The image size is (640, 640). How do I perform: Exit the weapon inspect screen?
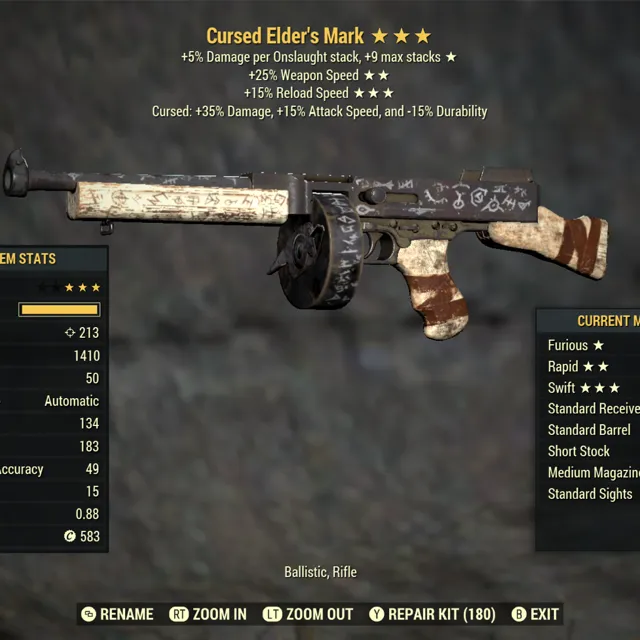535,614
